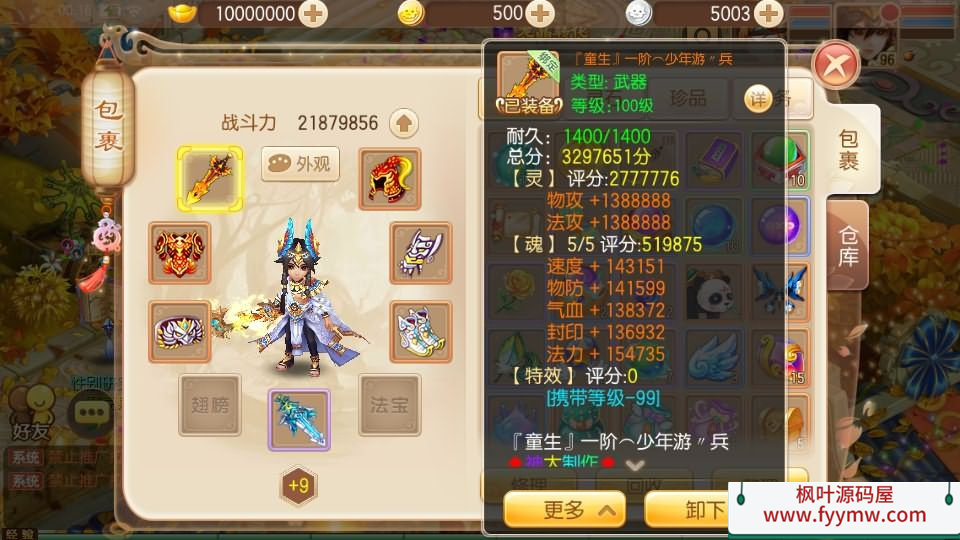Screen dimensions: 960x540
Task: Close the bag window with red X
Action: (836, 67)
